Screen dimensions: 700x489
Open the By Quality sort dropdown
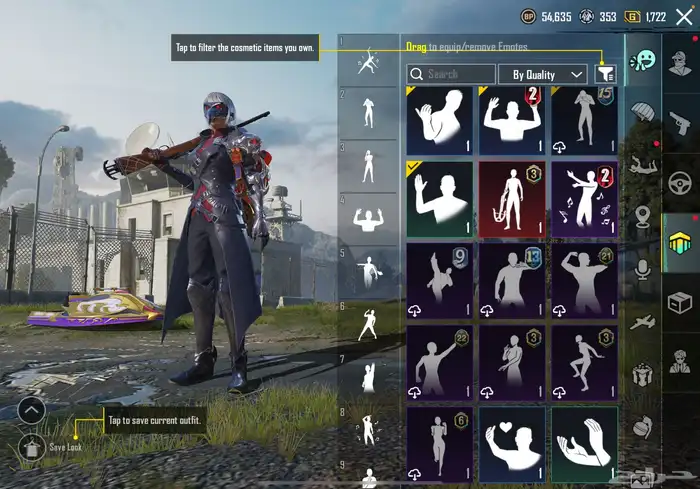point(548,74)
